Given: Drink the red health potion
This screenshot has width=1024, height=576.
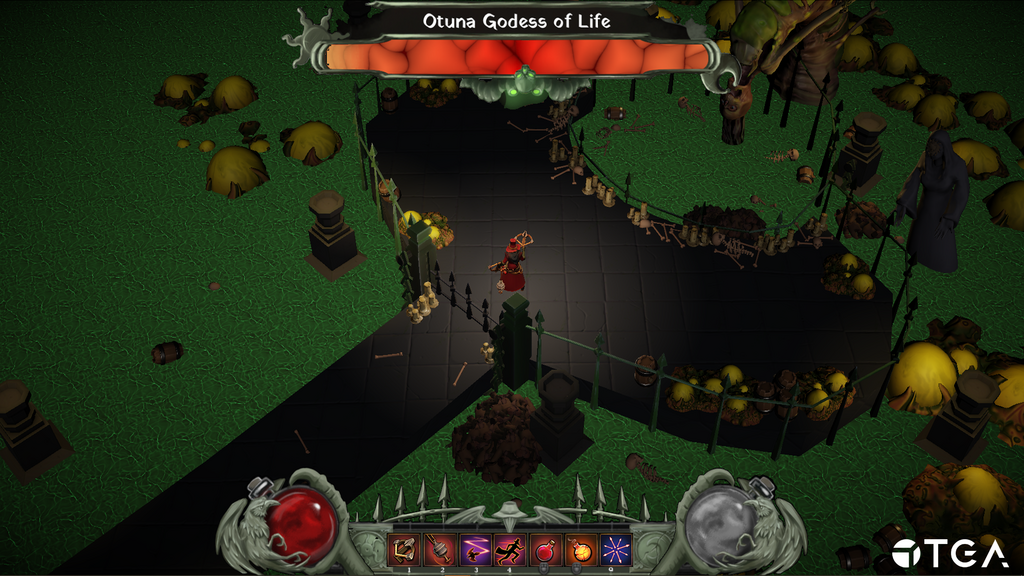Looking at the screenshot, I should [545, 549].
